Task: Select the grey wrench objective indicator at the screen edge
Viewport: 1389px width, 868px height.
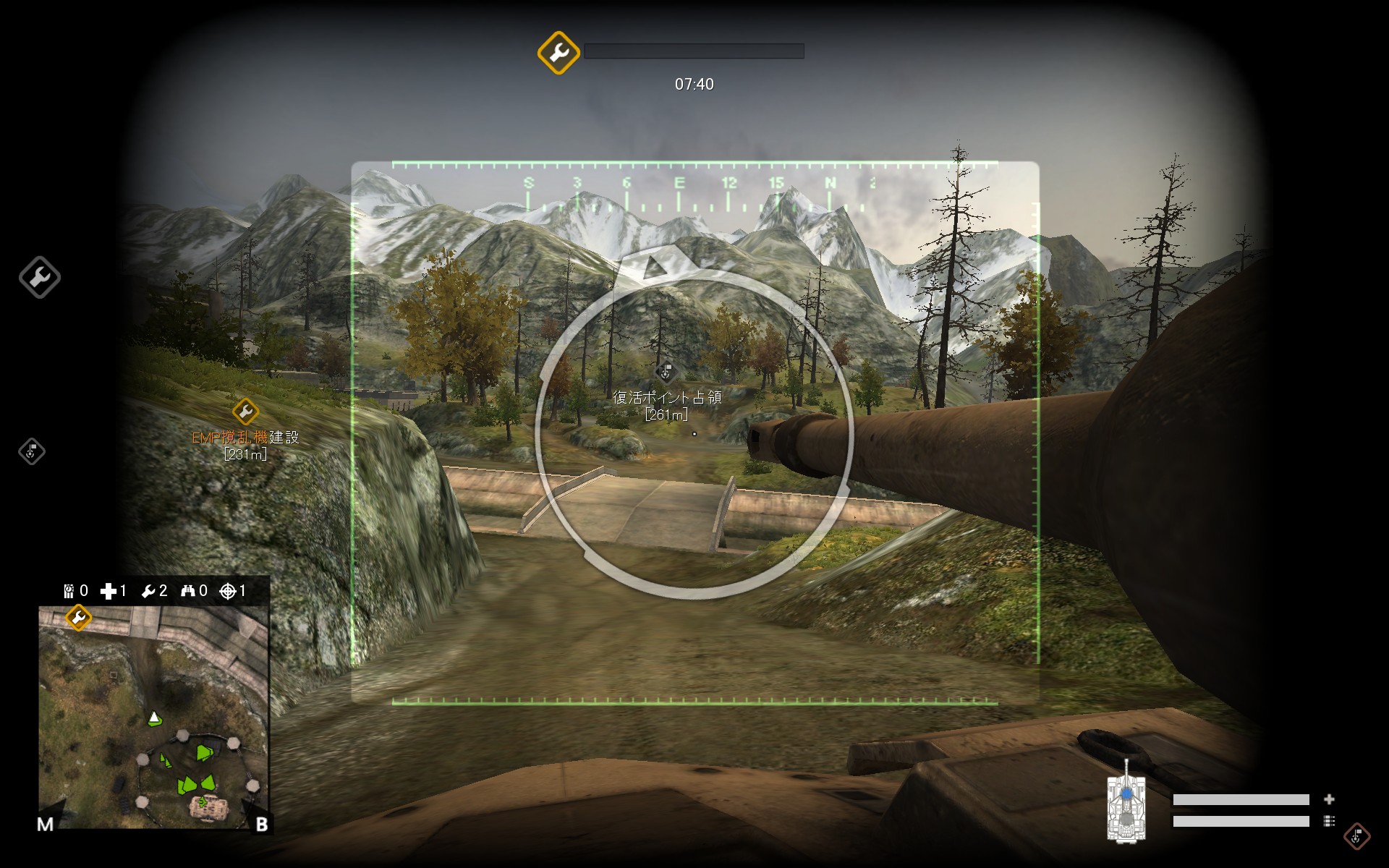Action: (40, 277)
